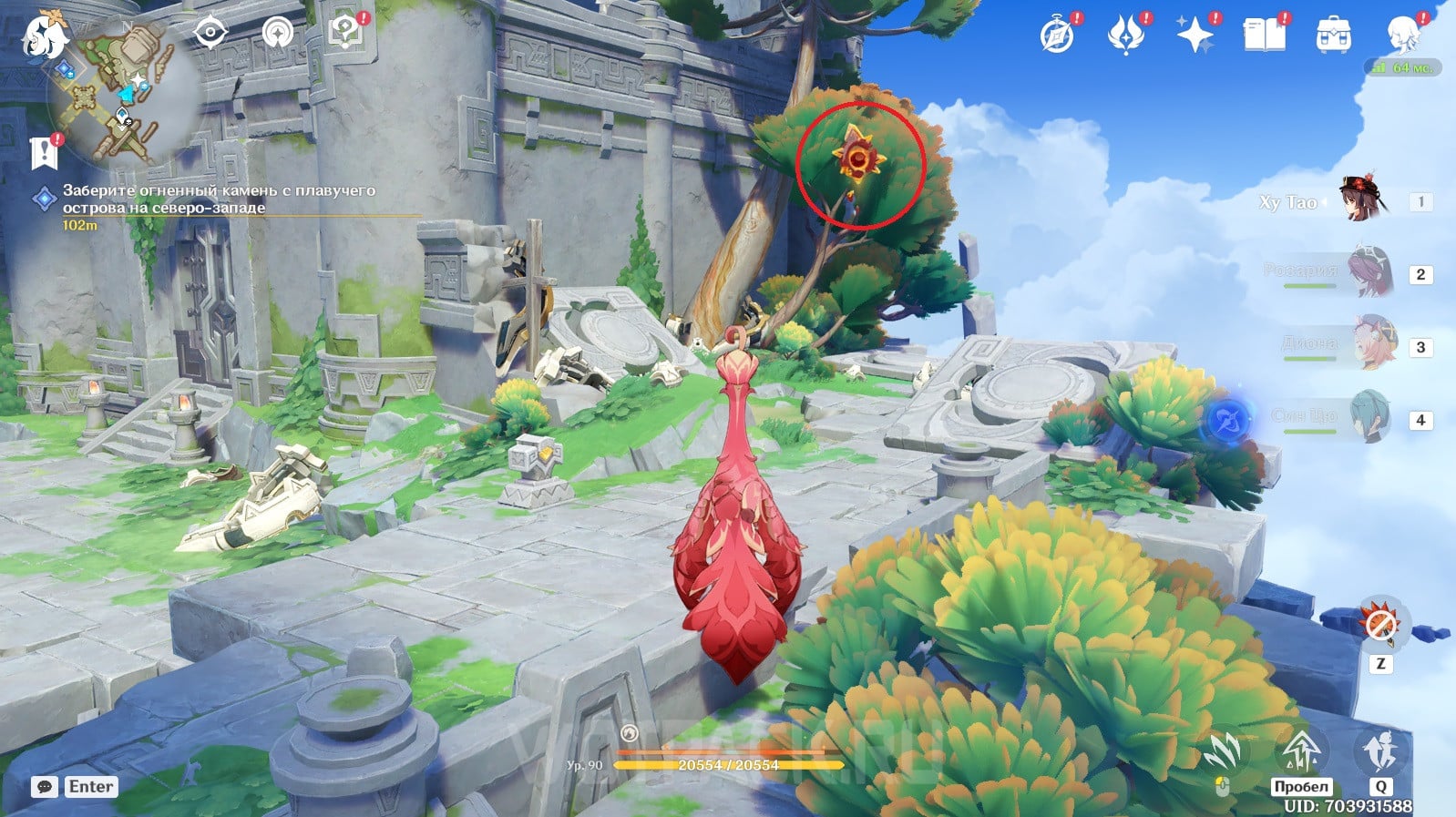1456x817 pixels.
Task: Use the gadget icon above Z
Action: [x=1380, y=625]
